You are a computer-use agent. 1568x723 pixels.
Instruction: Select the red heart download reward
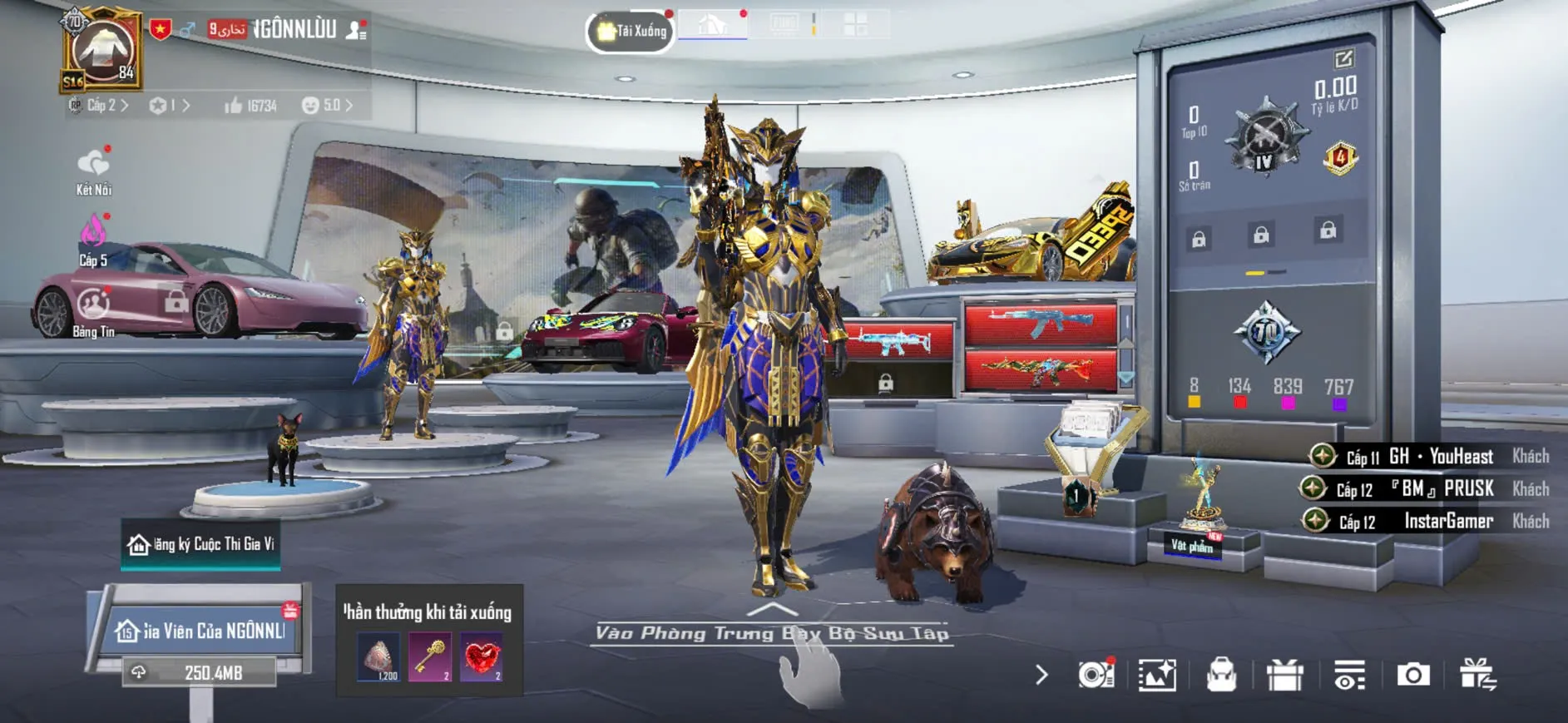pyautogui.click(x=482, y=657)
